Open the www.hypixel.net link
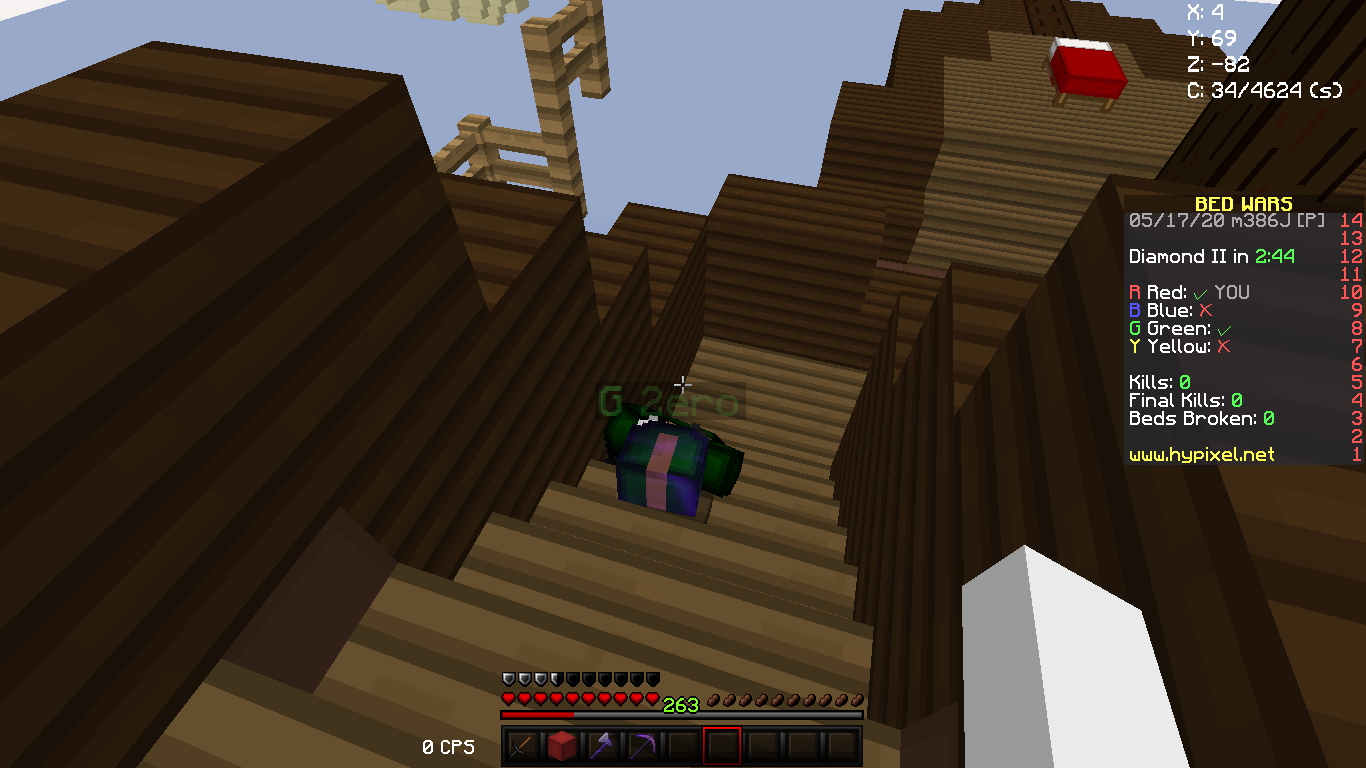This screenshot has height=768, width=1366. (1201, 455)
